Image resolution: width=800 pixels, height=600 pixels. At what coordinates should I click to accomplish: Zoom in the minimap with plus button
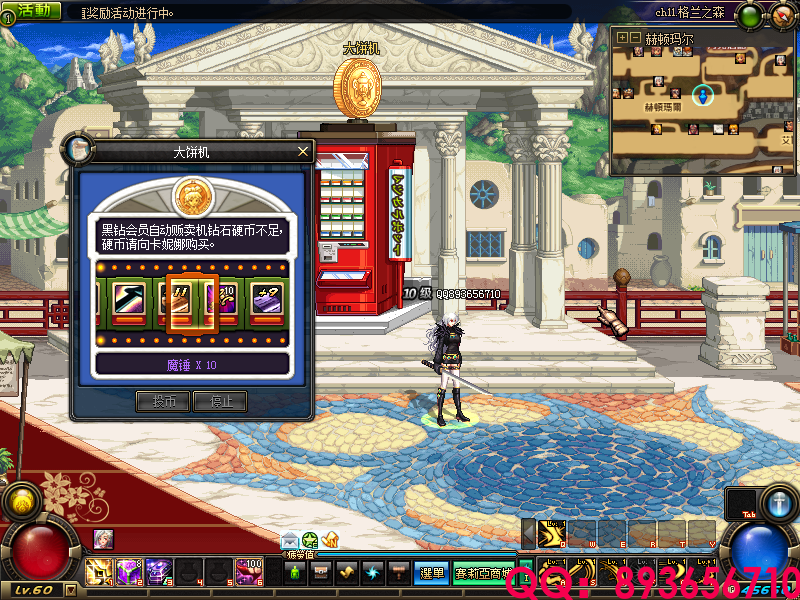point(622,38)
